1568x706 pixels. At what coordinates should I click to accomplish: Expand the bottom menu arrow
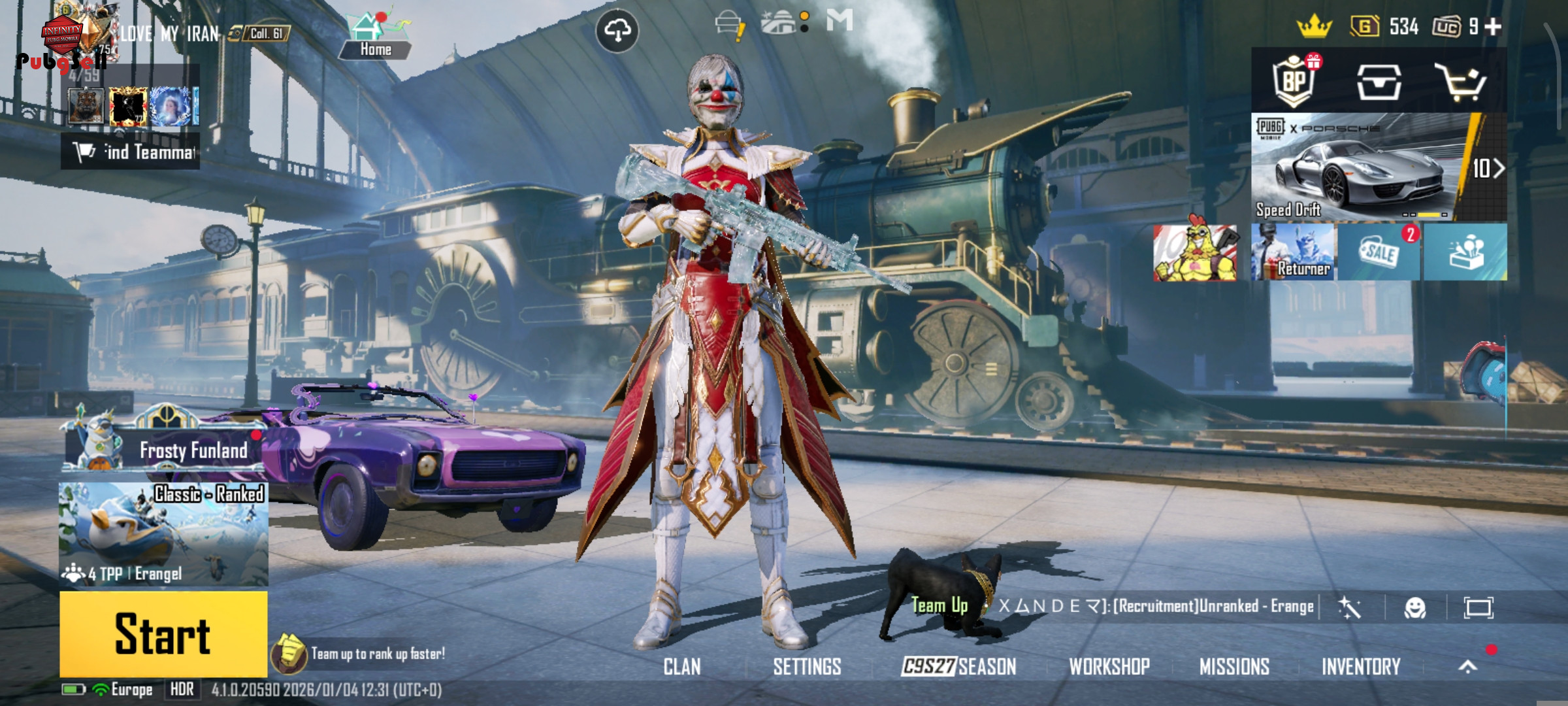coord(1467,667)
